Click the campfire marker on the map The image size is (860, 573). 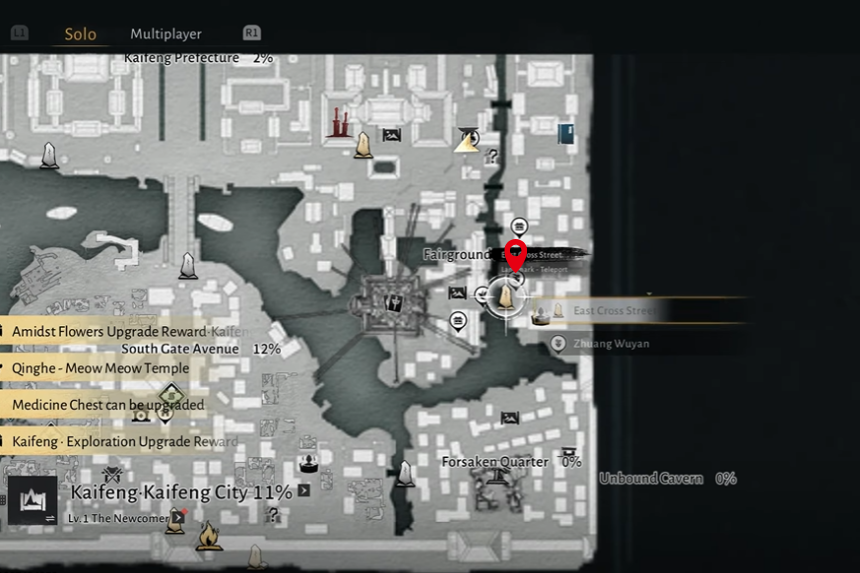pos(209,537)
